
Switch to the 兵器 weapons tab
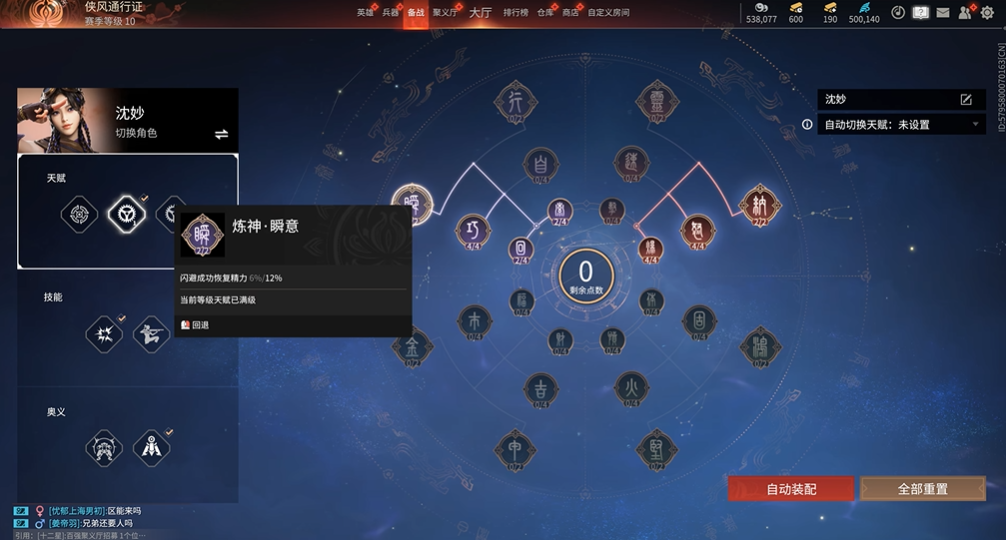[x=390, y=13]
